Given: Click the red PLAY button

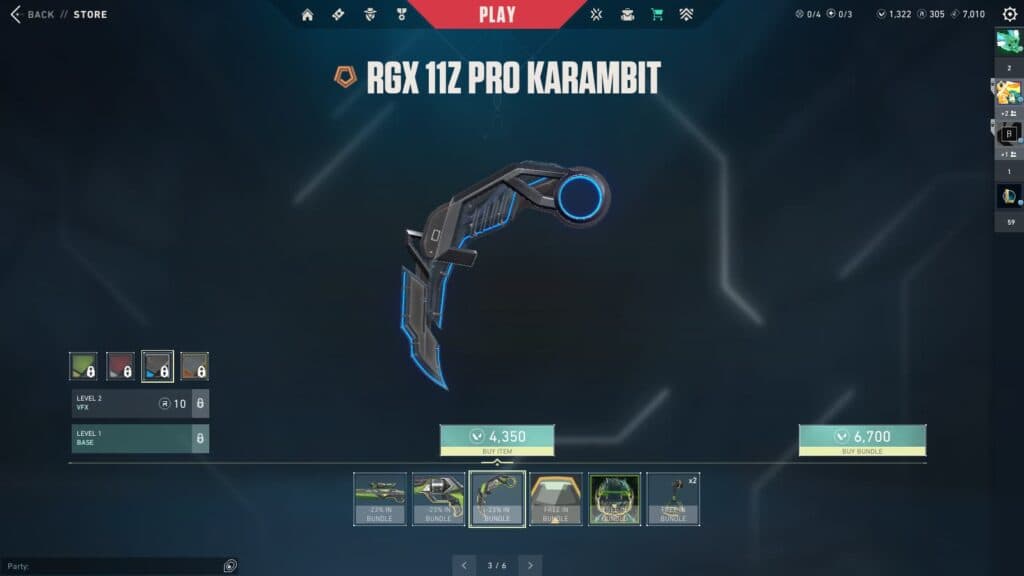Looking at the screenshot, I should click(497, 14).
